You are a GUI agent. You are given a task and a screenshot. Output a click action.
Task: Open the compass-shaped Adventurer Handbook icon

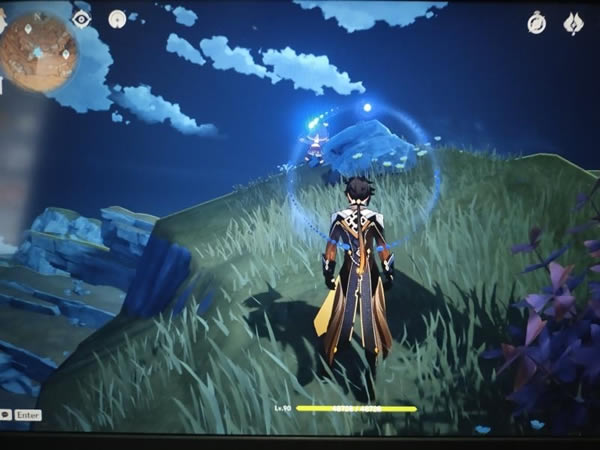click(537, 22)
